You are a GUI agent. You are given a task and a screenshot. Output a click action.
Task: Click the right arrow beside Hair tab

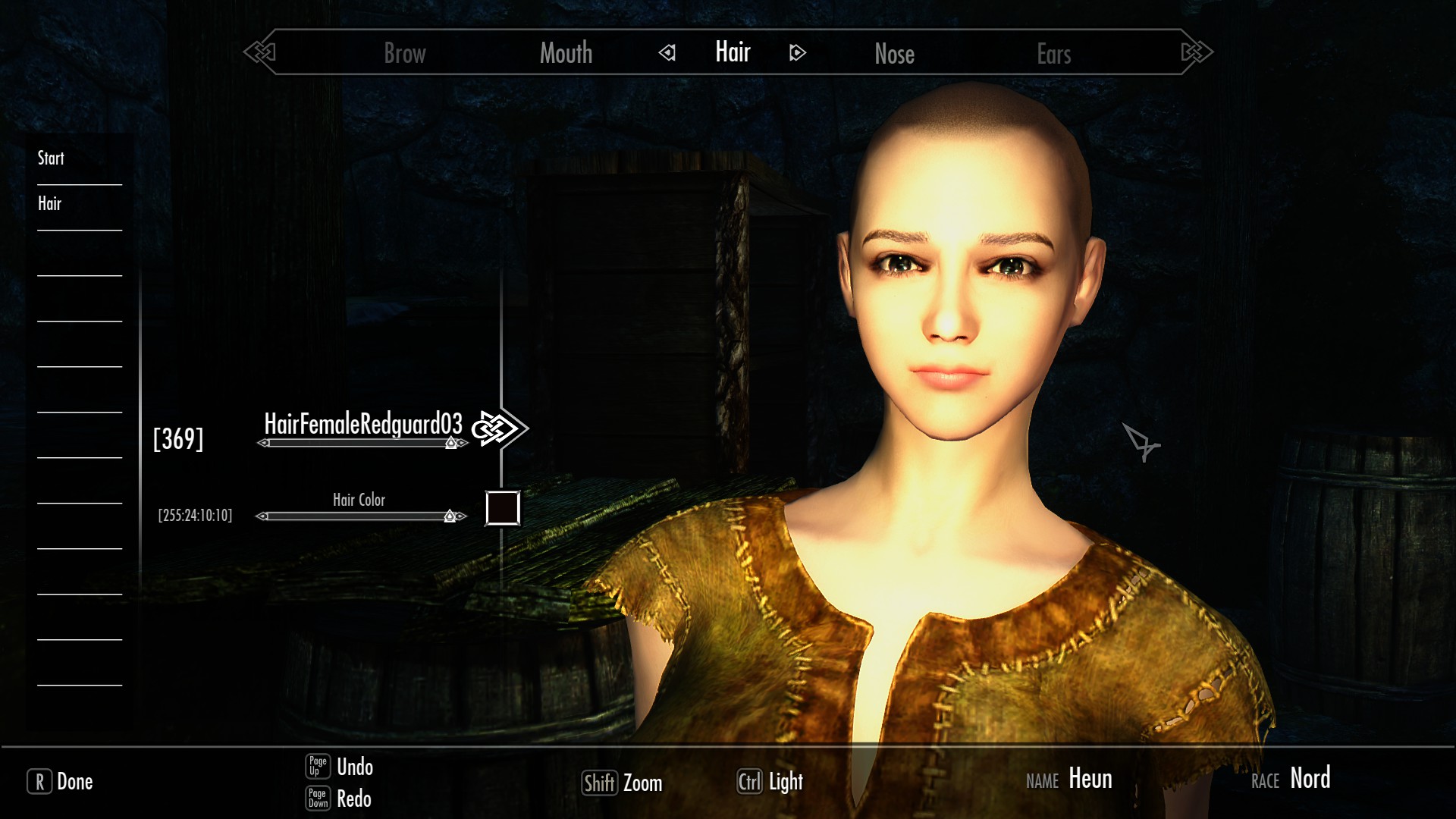coord(795,53)
